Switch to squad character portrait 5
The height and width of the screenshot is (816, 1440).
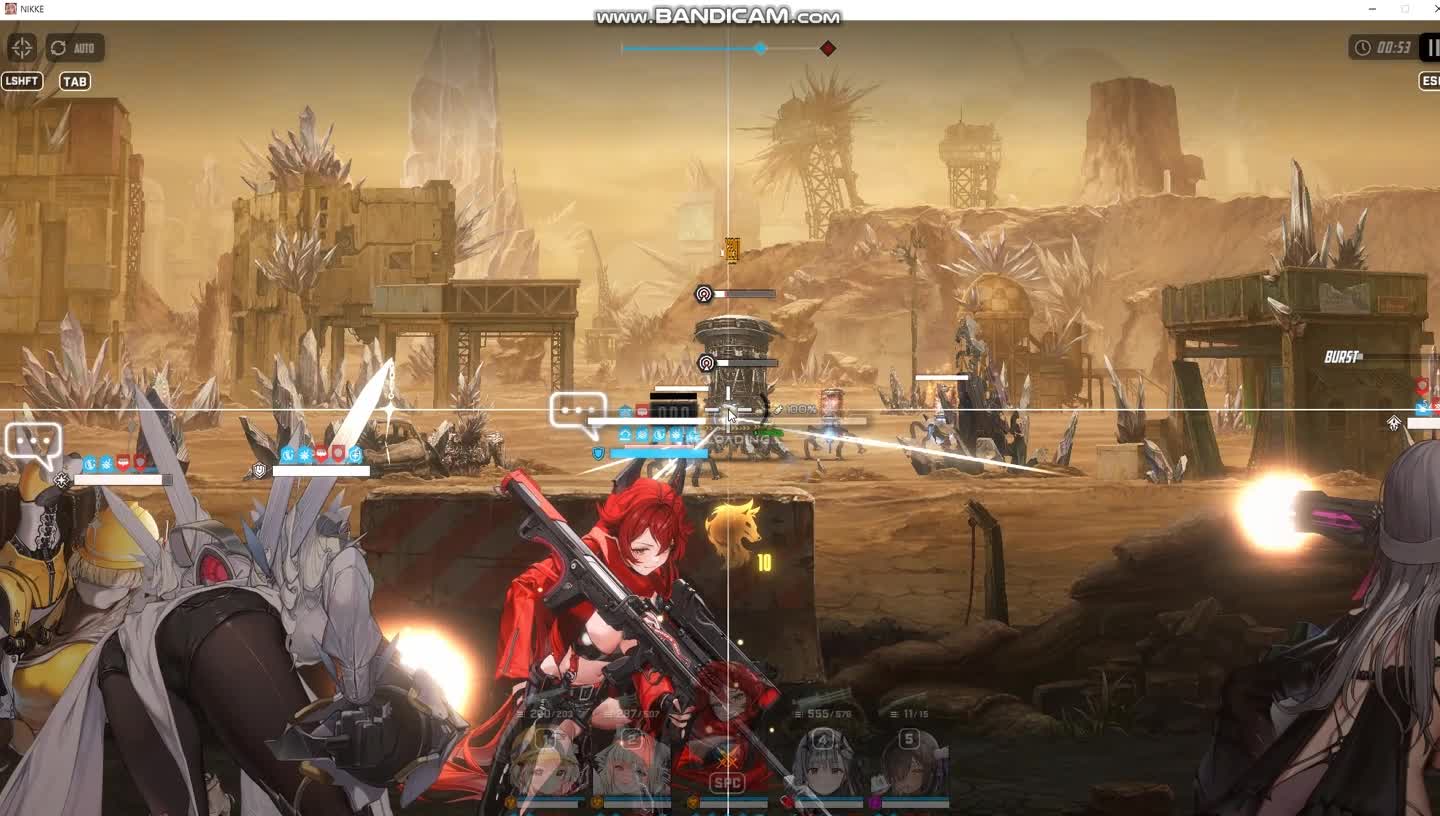(x=910, y=766)
